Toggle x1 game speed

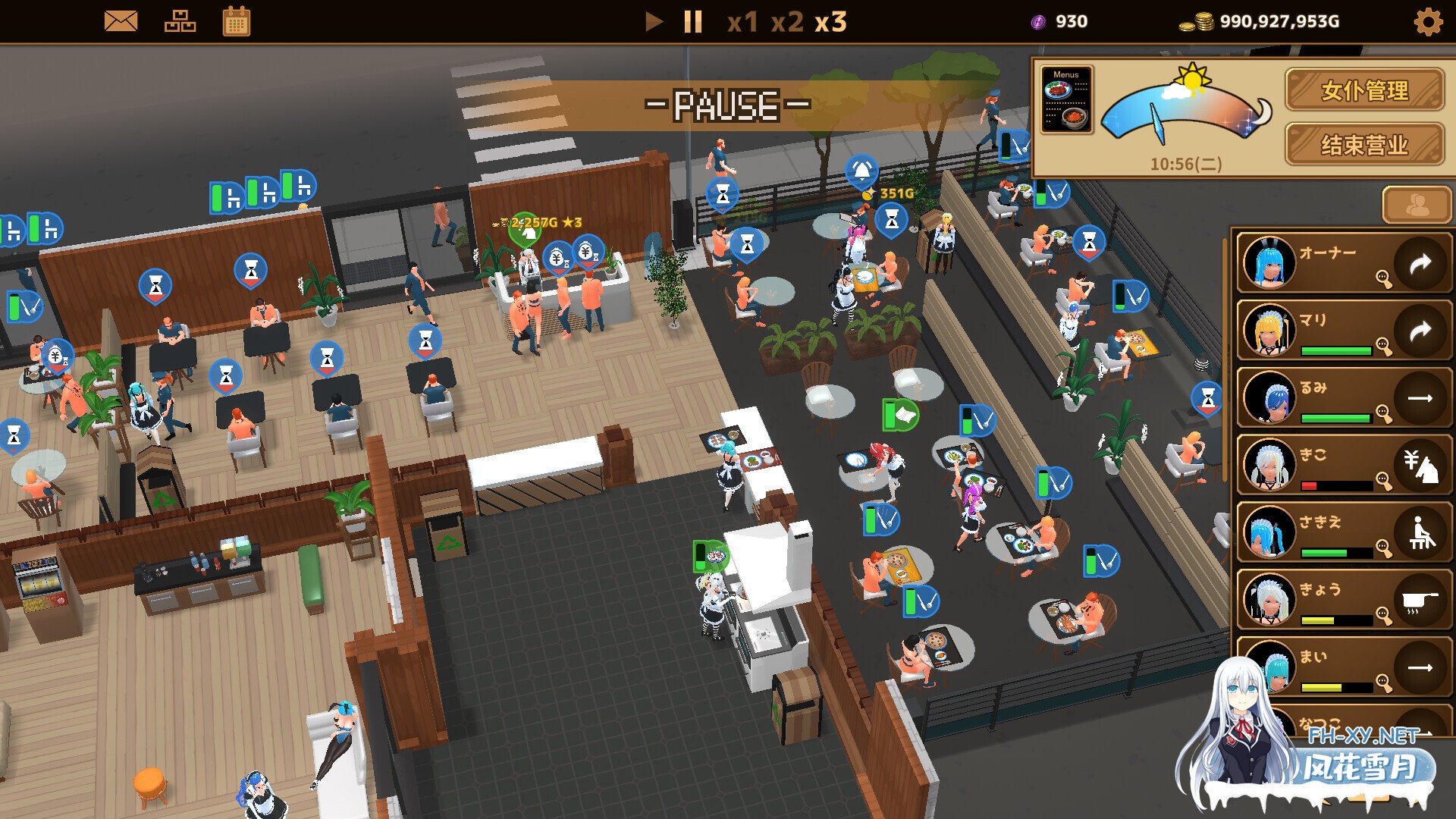741,23
